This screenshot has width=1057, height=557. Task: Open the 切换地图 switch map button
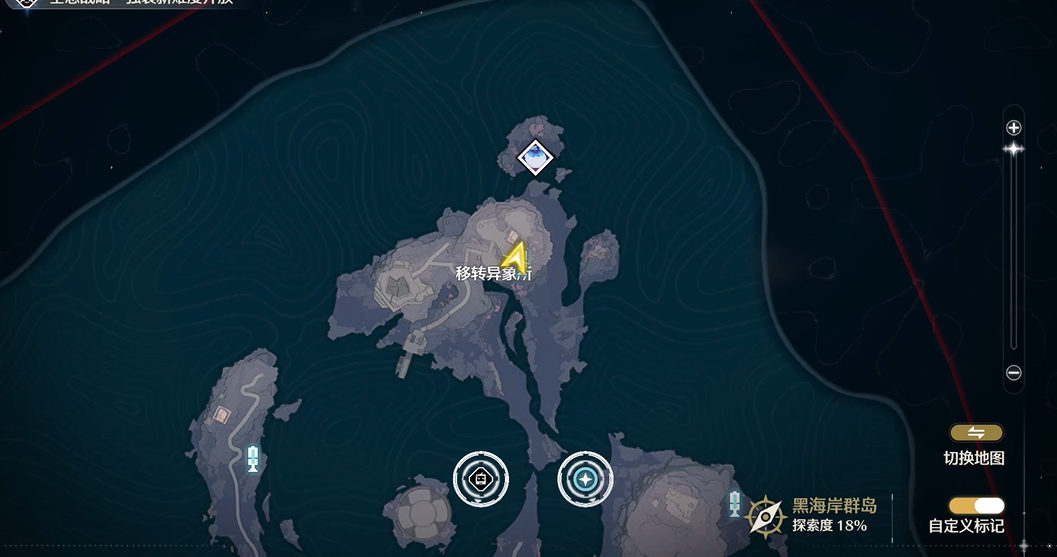point(976,433)
